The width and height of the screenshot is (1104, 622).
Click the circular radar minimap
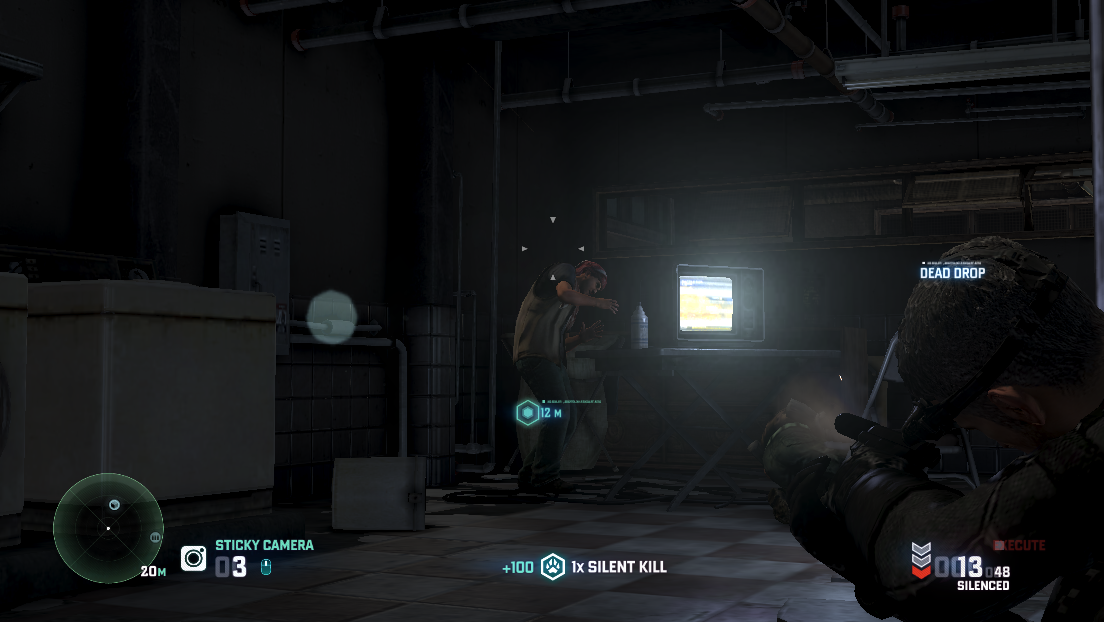tap(107, 526)
